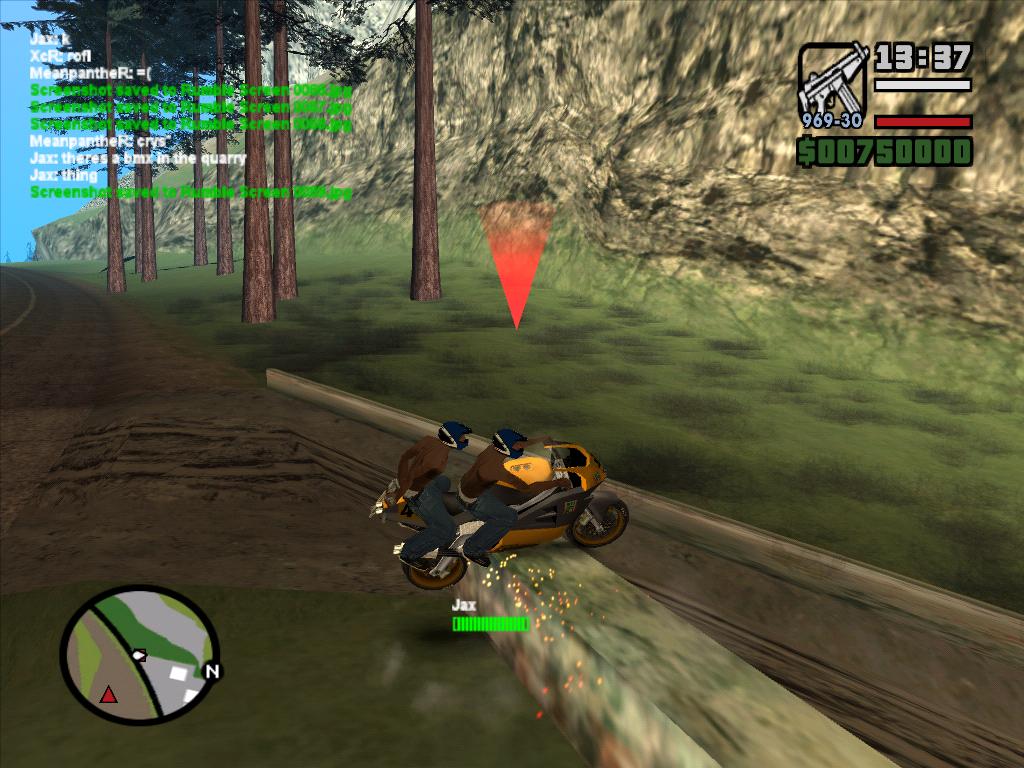The width and height of the screenshot is (1024, 768).
Task: Click the Jax player name tag
Action: (x=463, y=605)
